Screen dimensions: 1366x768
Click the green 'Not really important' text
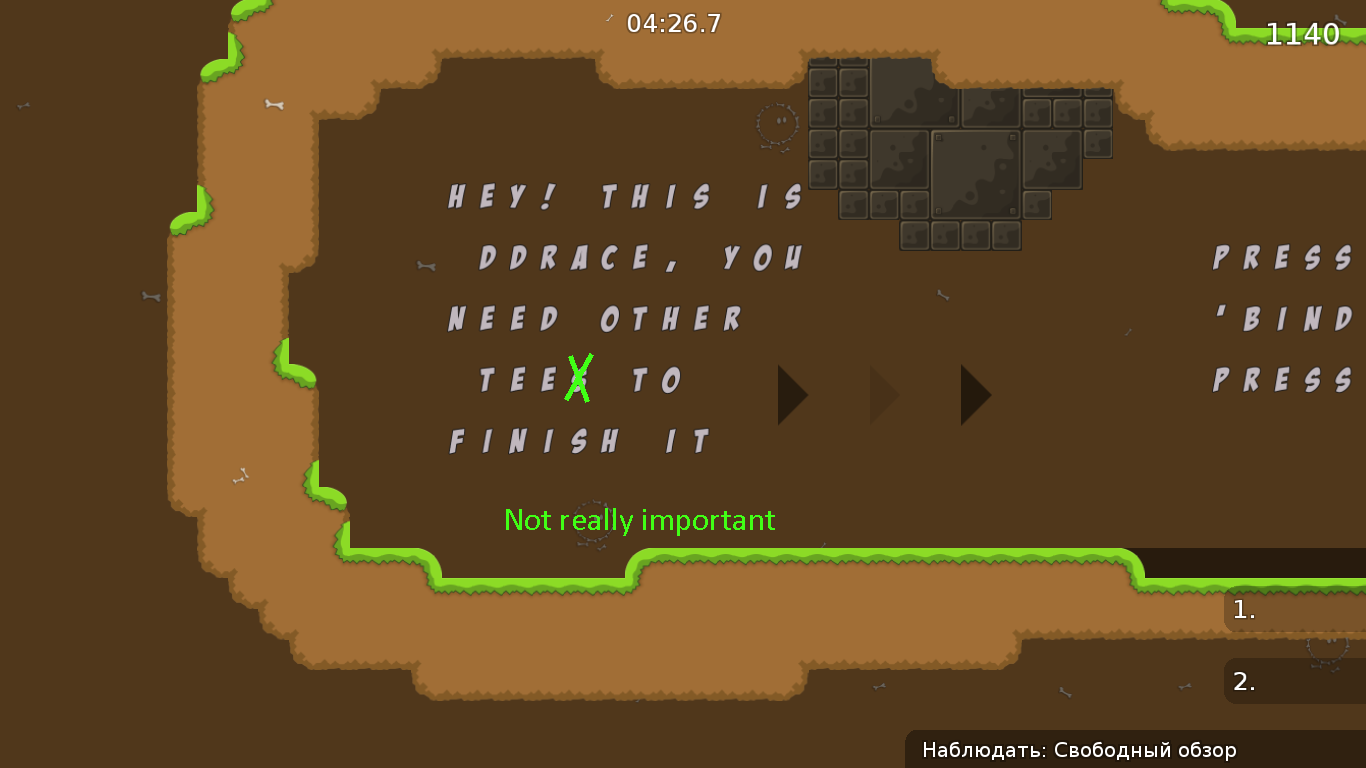click(x=640, y=520)
